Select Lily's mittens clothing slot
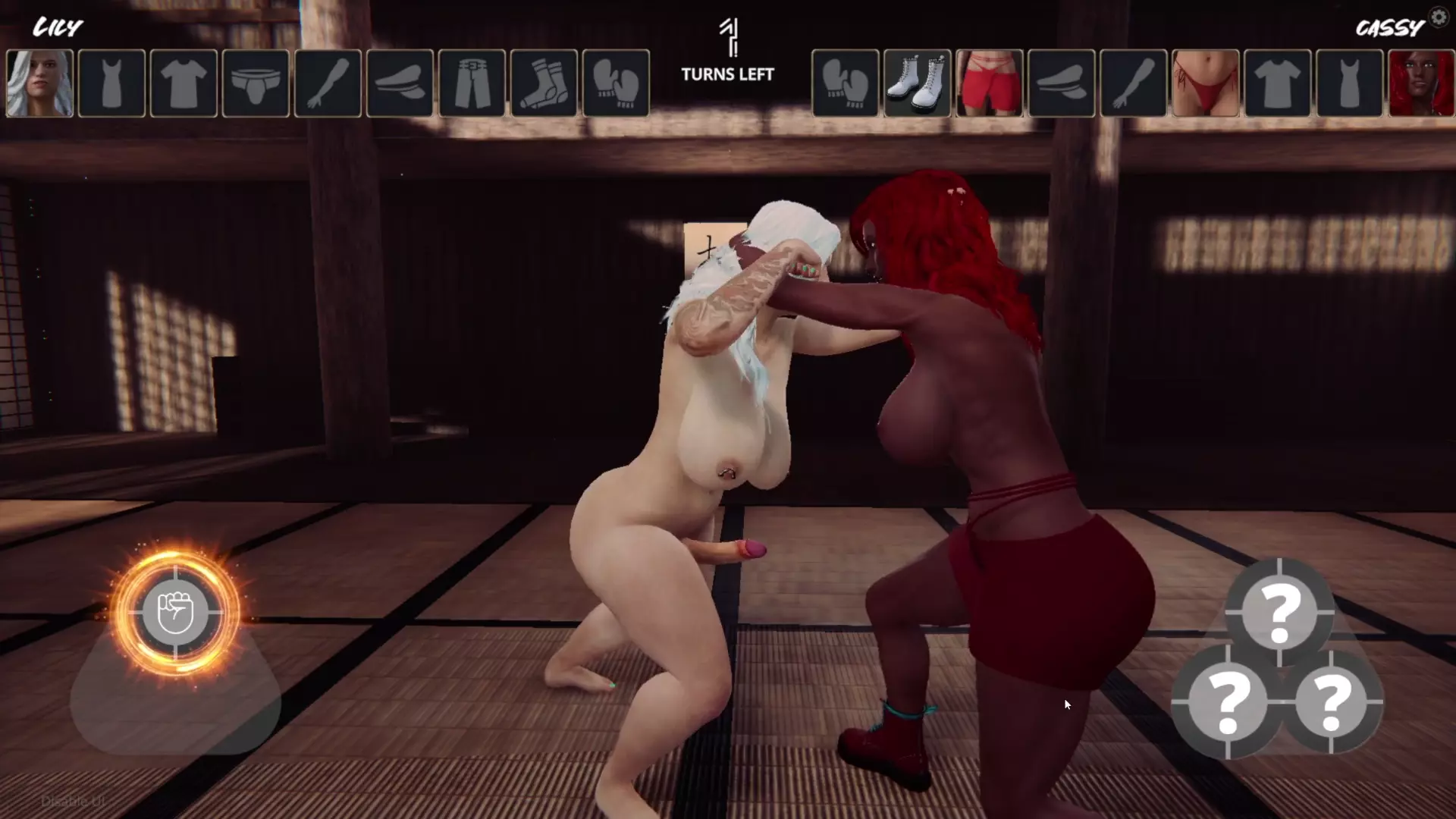This screenshot has height=819, width=1456. [616, 83]
